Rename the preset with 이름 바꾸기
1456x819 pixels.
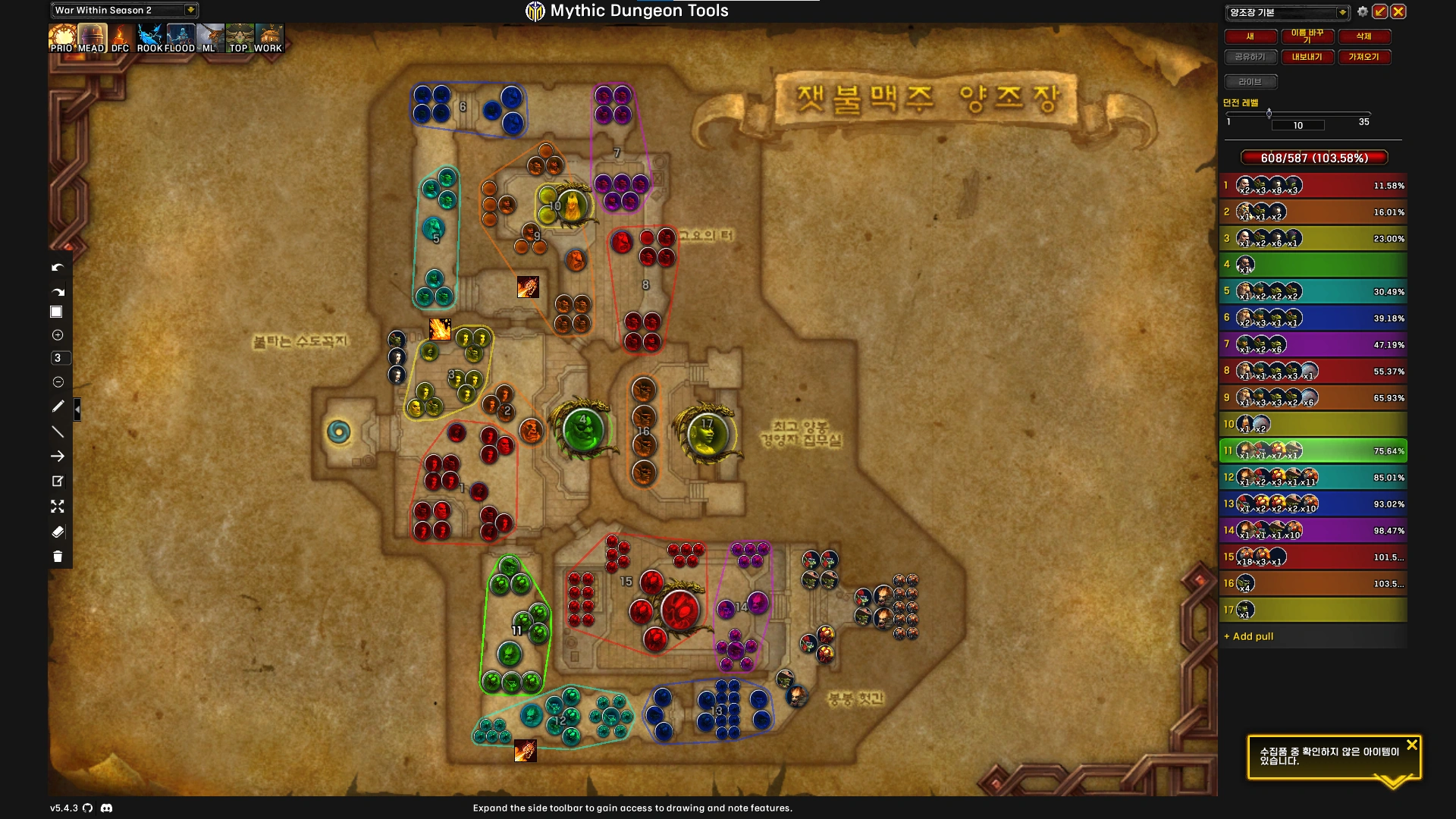click(x=1307, y=36)
